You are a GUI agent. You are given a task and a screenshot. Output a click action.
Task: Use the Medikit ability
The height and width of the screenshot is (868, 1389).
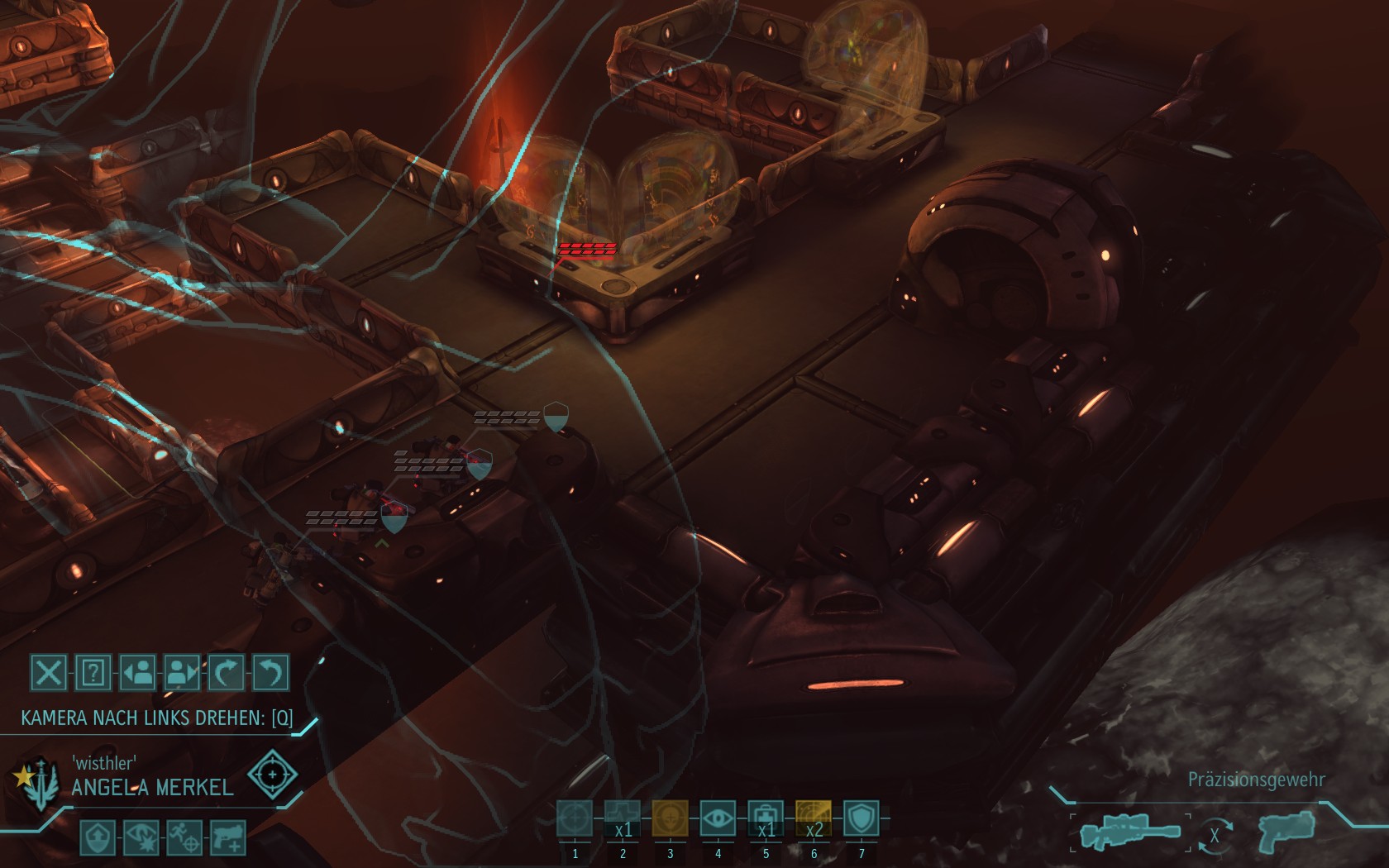(x=766, y=818)
